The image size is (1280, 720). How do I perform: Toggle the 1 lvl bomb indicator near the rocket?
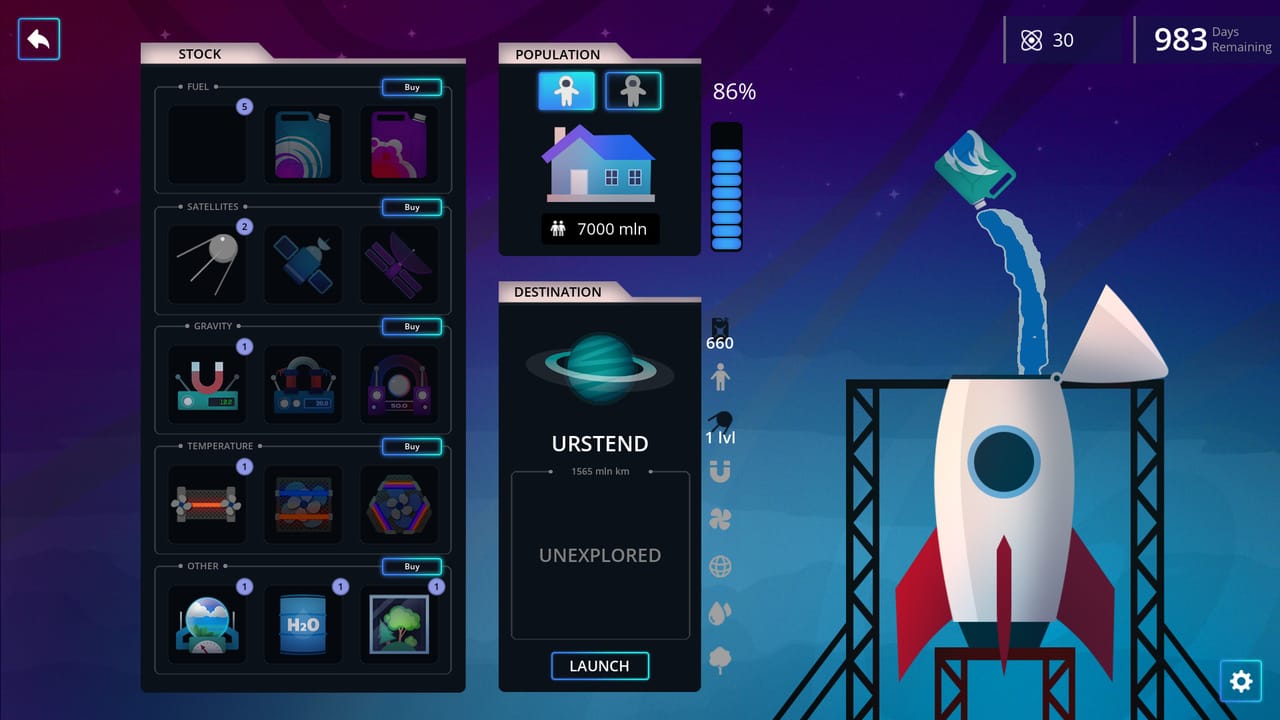pyautogui.click(x=722, y=420)
